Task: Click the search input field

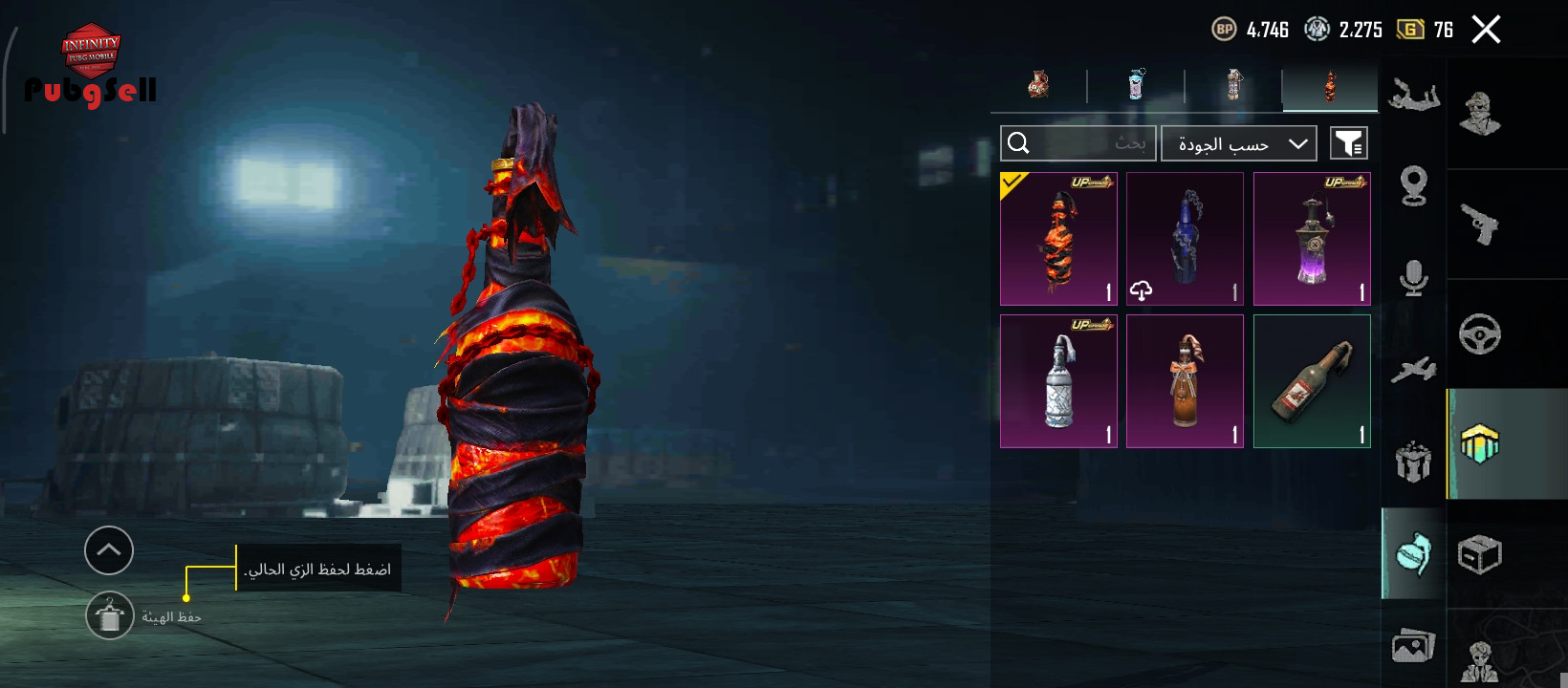Action: tap(1078, 143)
